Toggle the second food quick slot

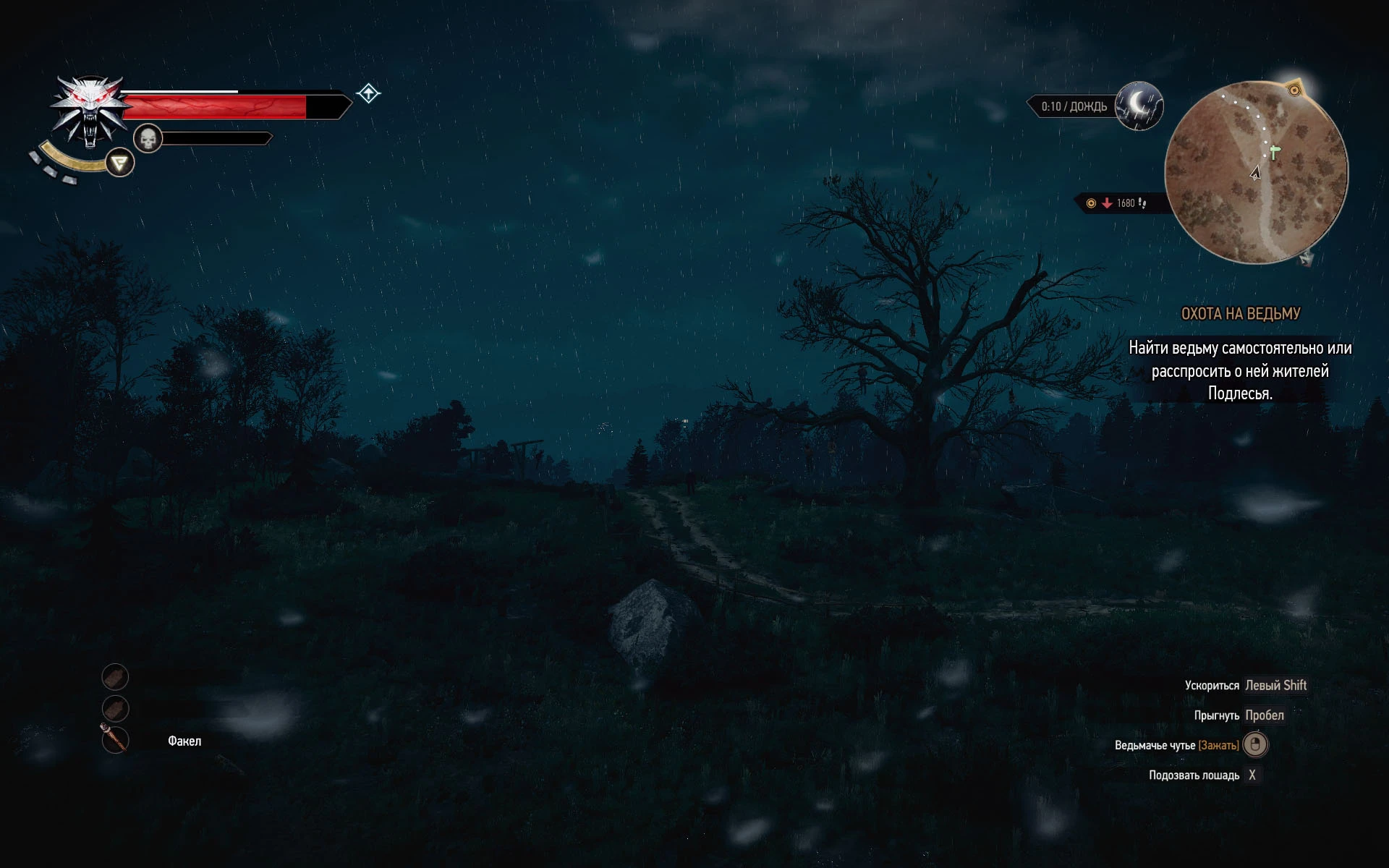tap(116, 707)
